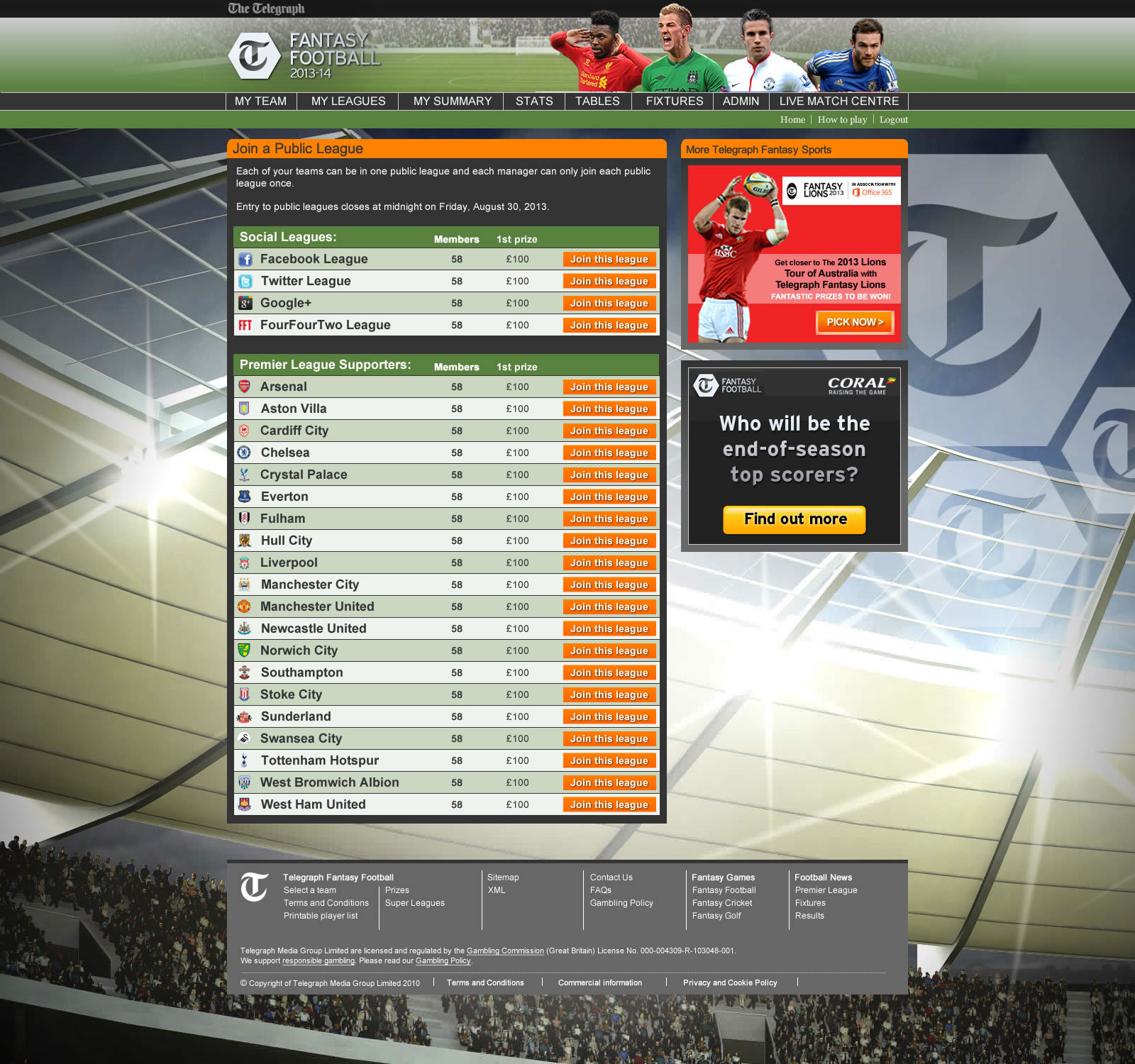
Task: Select the Liverpool club crest
Action: (x=245, y=563)
